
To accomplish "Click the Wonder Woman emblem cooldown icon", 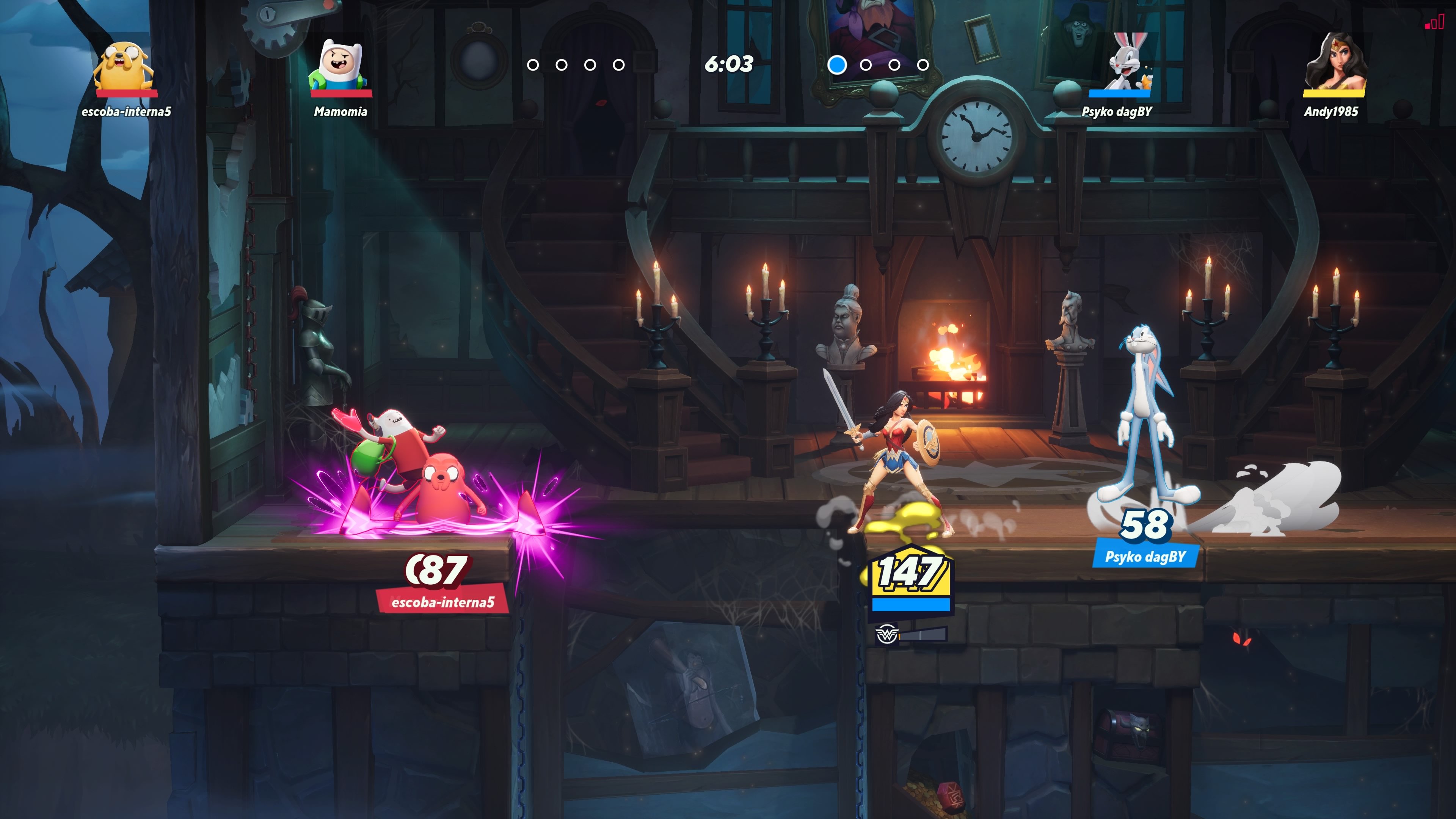I will point(886,634).
